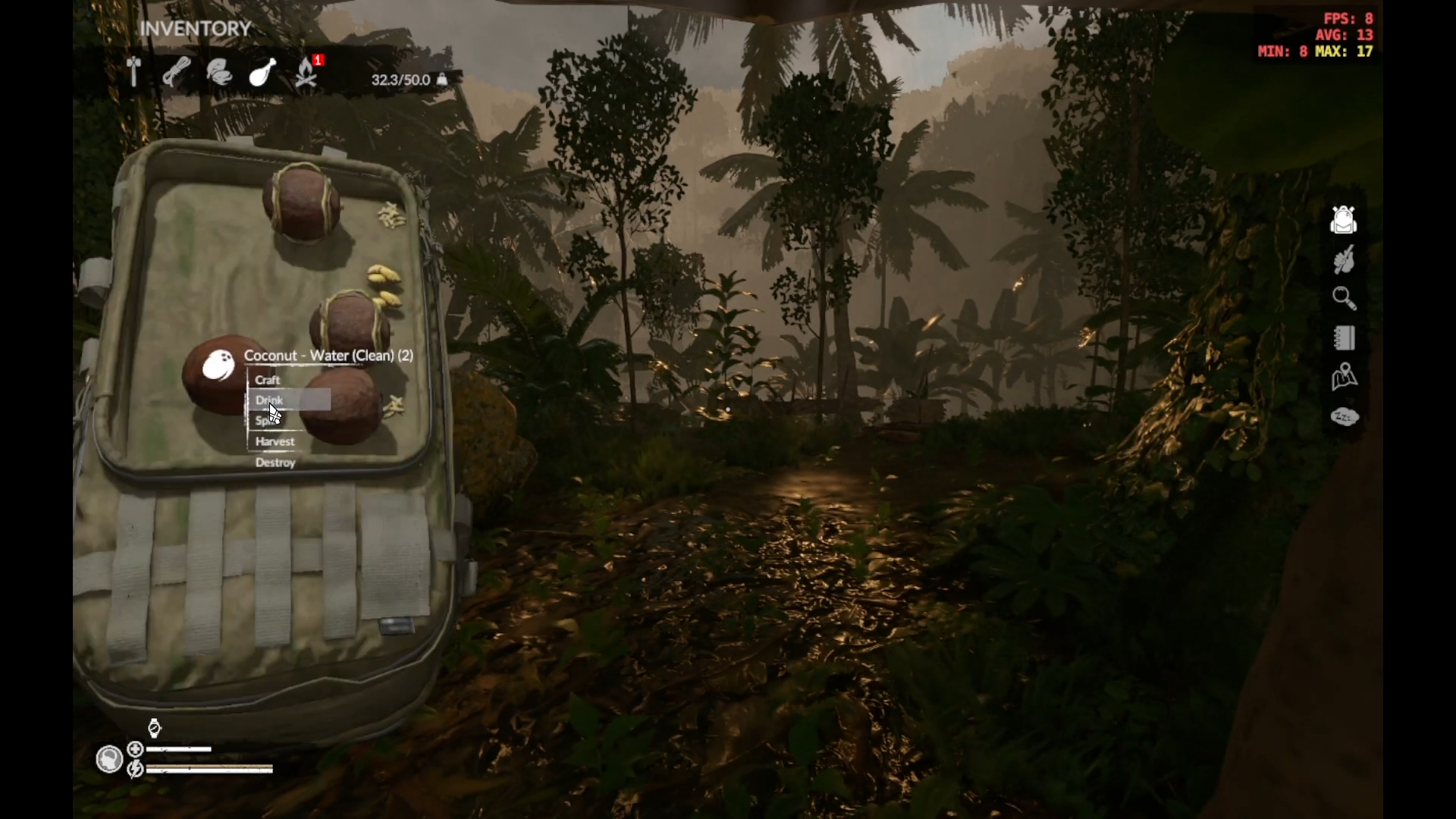Open the campfire tab with red badge

(306, 73)
